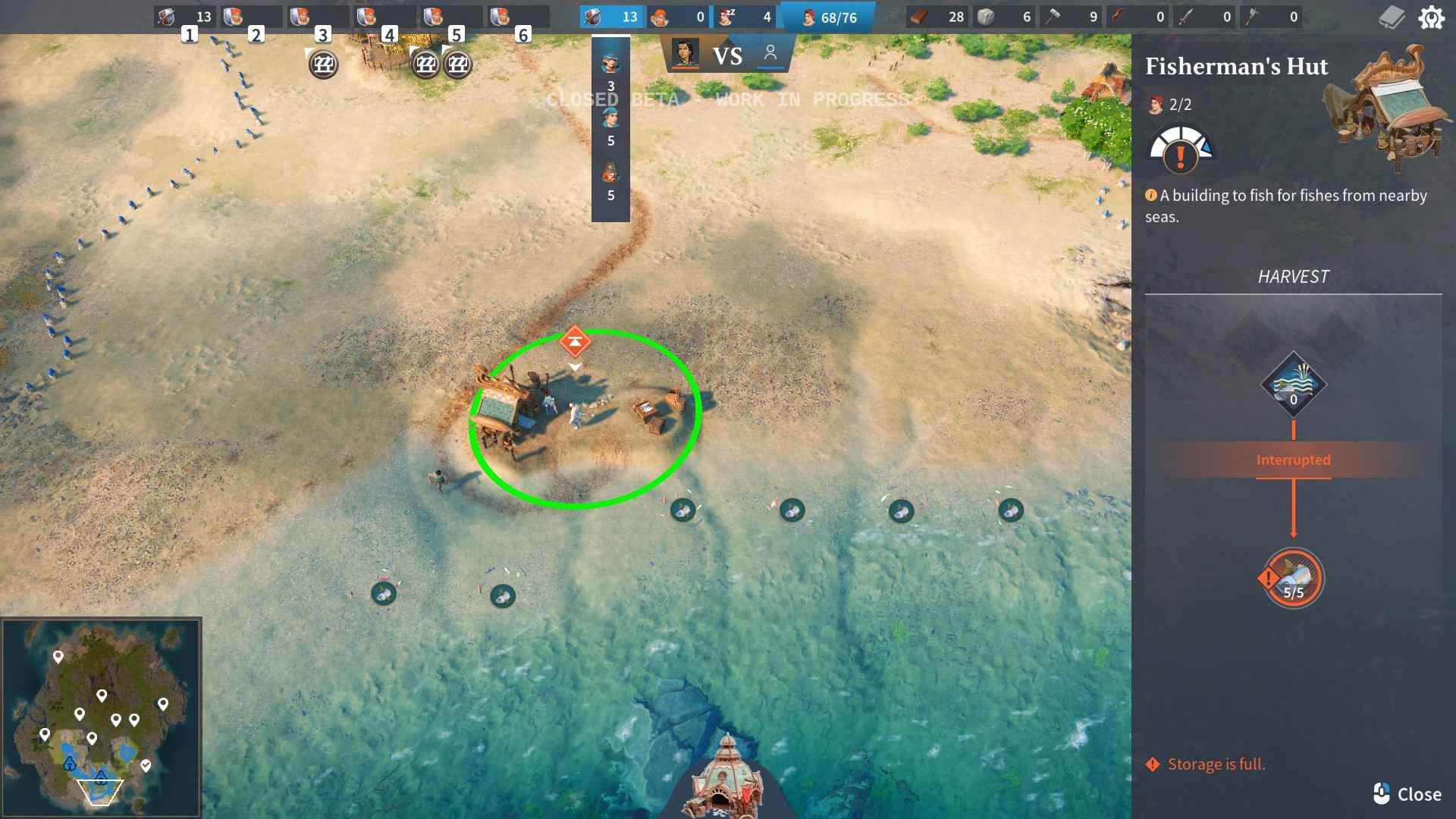
Task: Select control group 4
Action: [384, 17]
